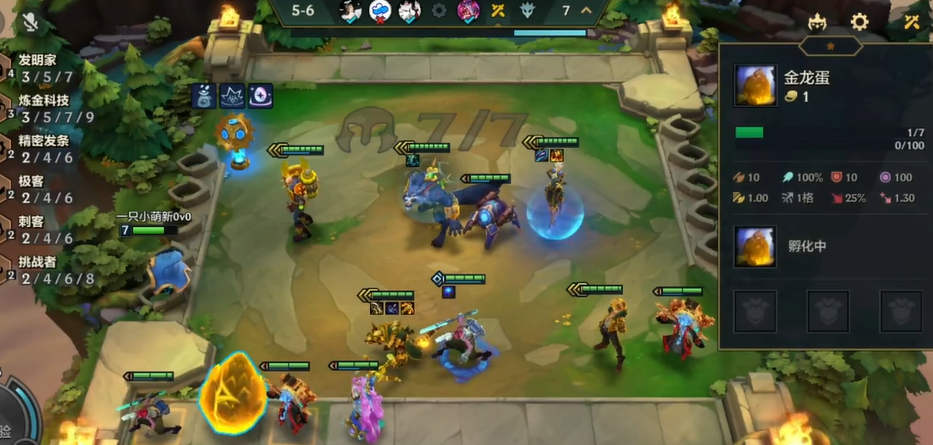933x445 pixels.
Task: View the glowing egg augment icon
Action: [x=262, y=96]
